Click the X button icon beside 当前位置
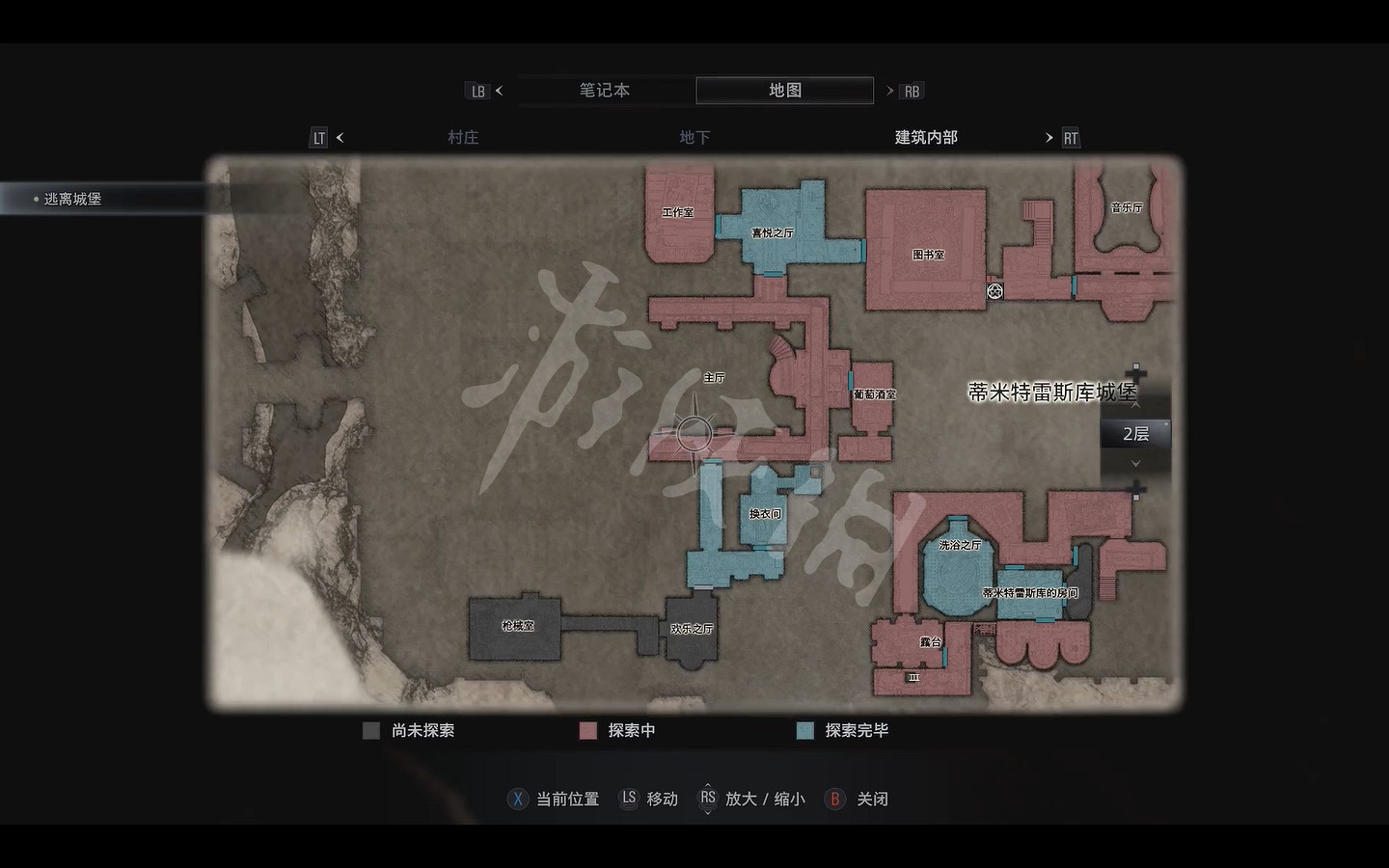This screenshot has height=868, width=1389. point(518,799)
